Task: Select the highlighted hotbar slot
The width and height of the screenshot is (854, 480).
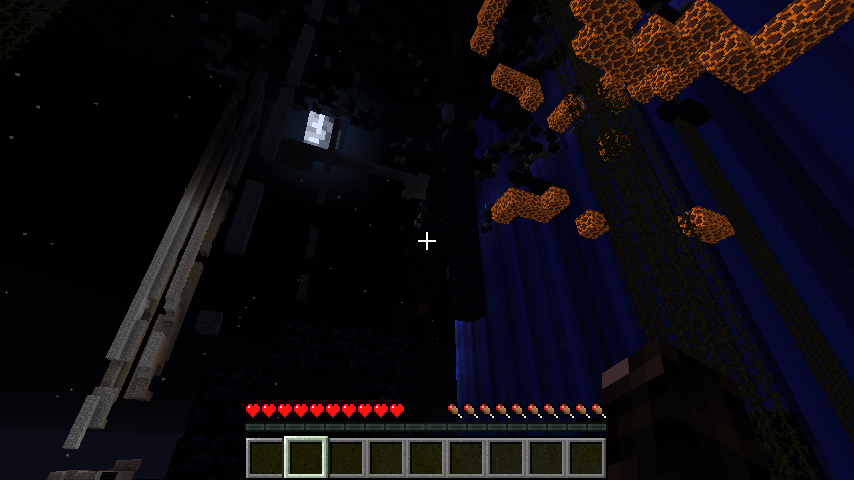Action: [x=306, y=457]
